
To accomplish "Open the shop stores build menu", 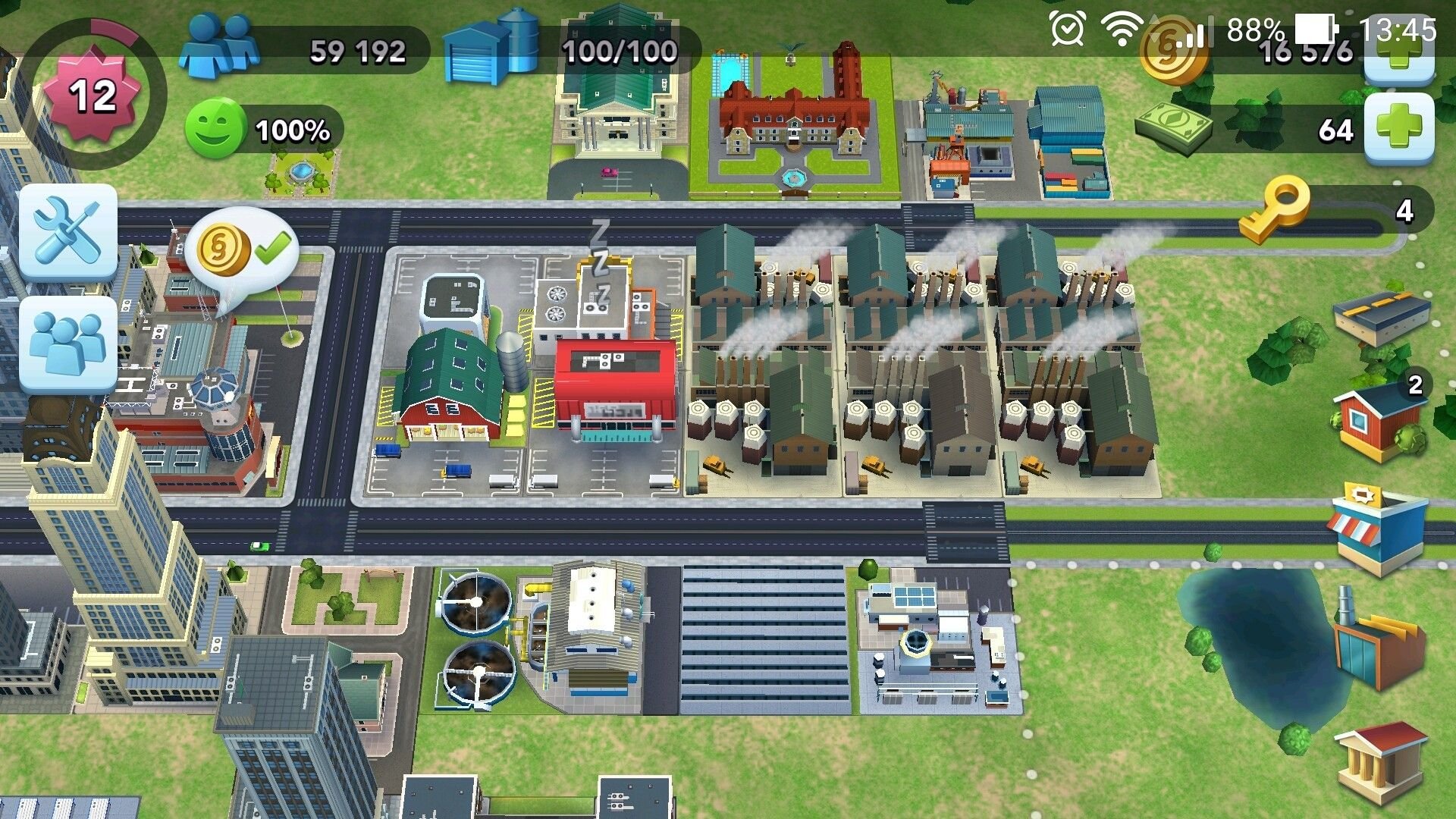I will click(x=1376, y=527).
